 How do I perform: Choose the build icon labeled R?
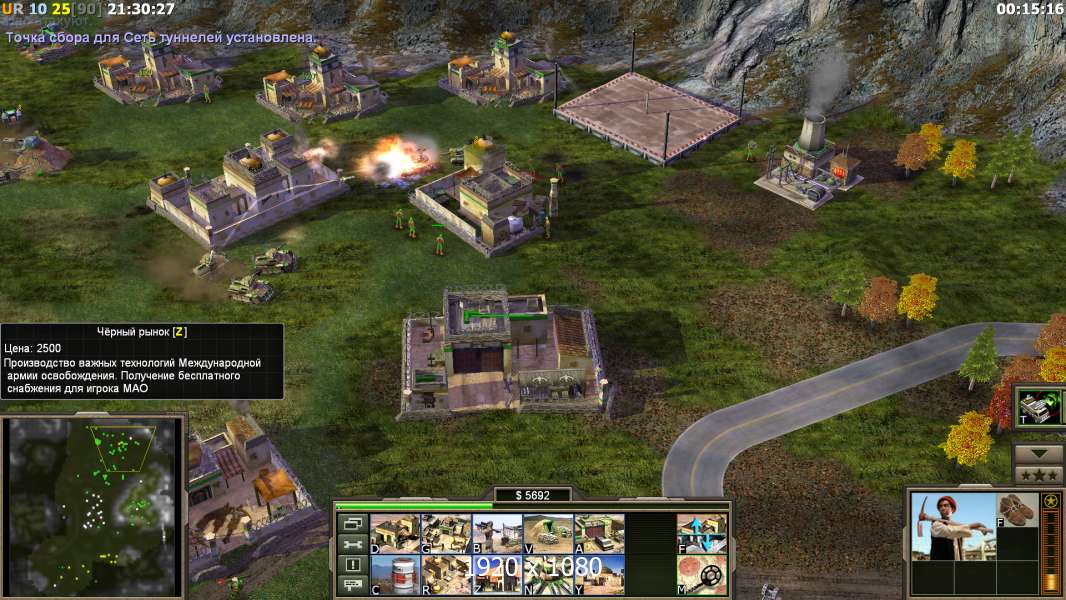[446, 574]
